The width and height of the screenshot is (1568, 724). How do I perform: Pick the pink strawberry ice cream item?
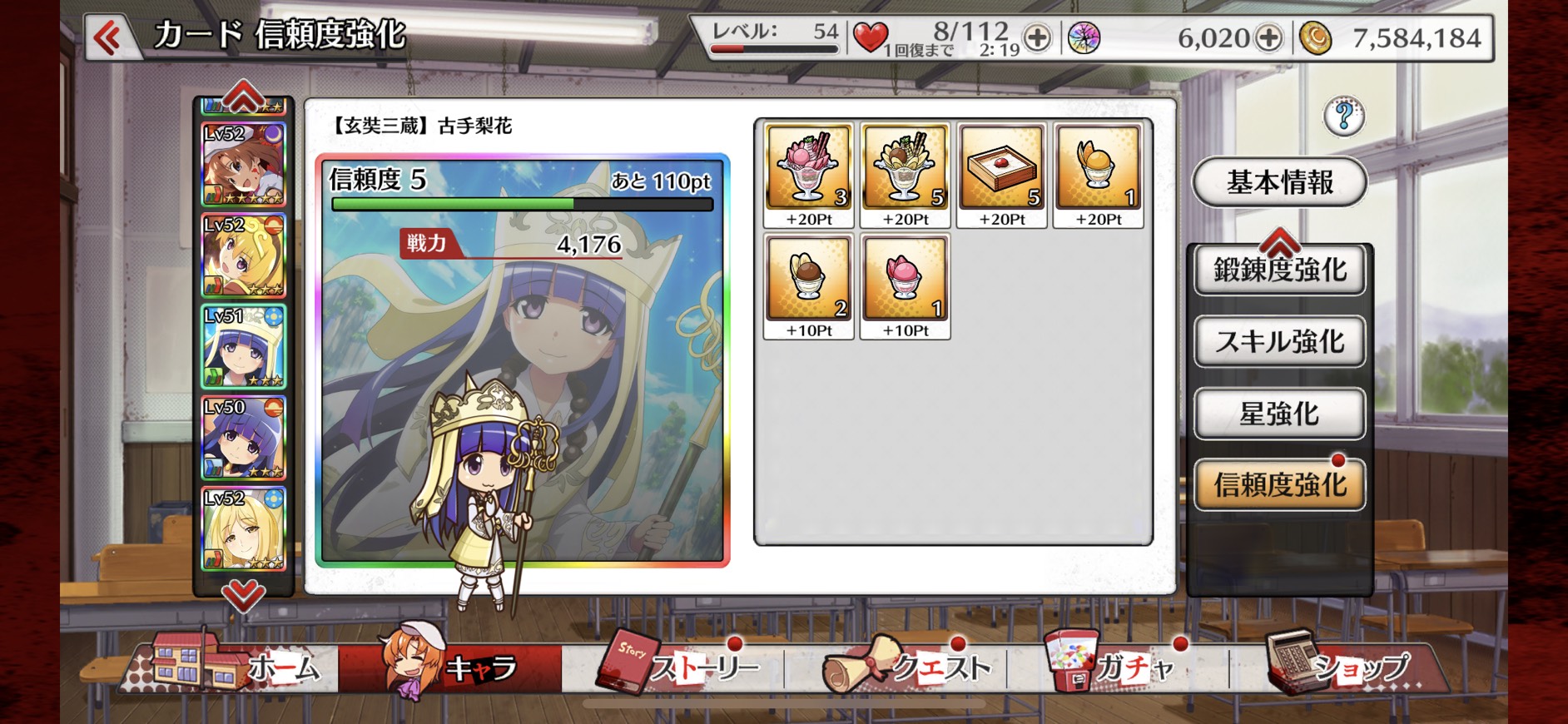pos(906,279)
